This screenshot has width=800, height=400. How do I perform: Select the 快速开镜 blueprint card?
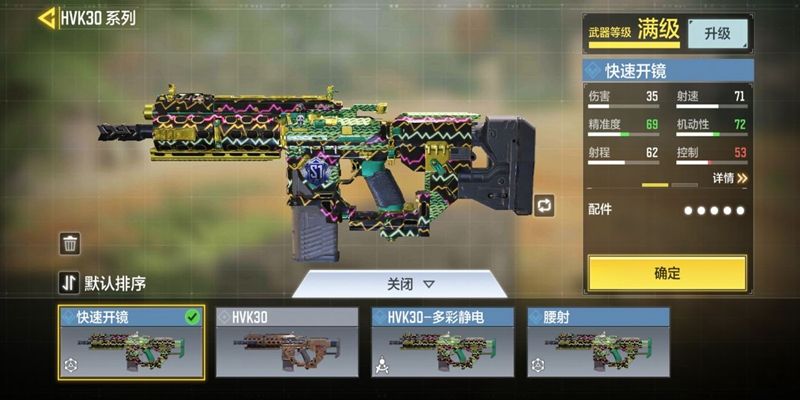click(131, 343)
